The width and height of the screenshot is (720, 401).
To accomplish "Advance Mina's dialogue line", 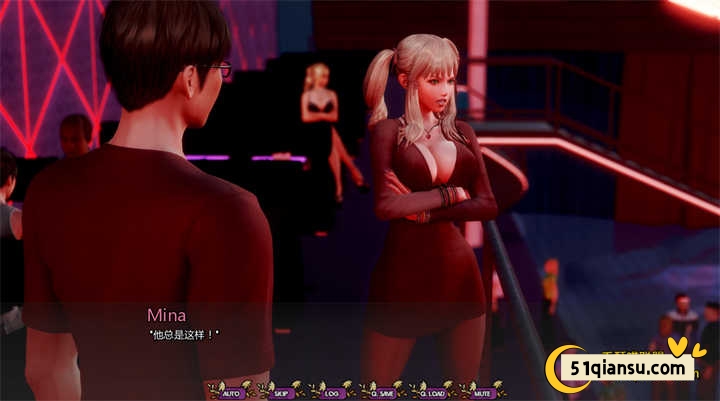I will [x=184, y=333].
